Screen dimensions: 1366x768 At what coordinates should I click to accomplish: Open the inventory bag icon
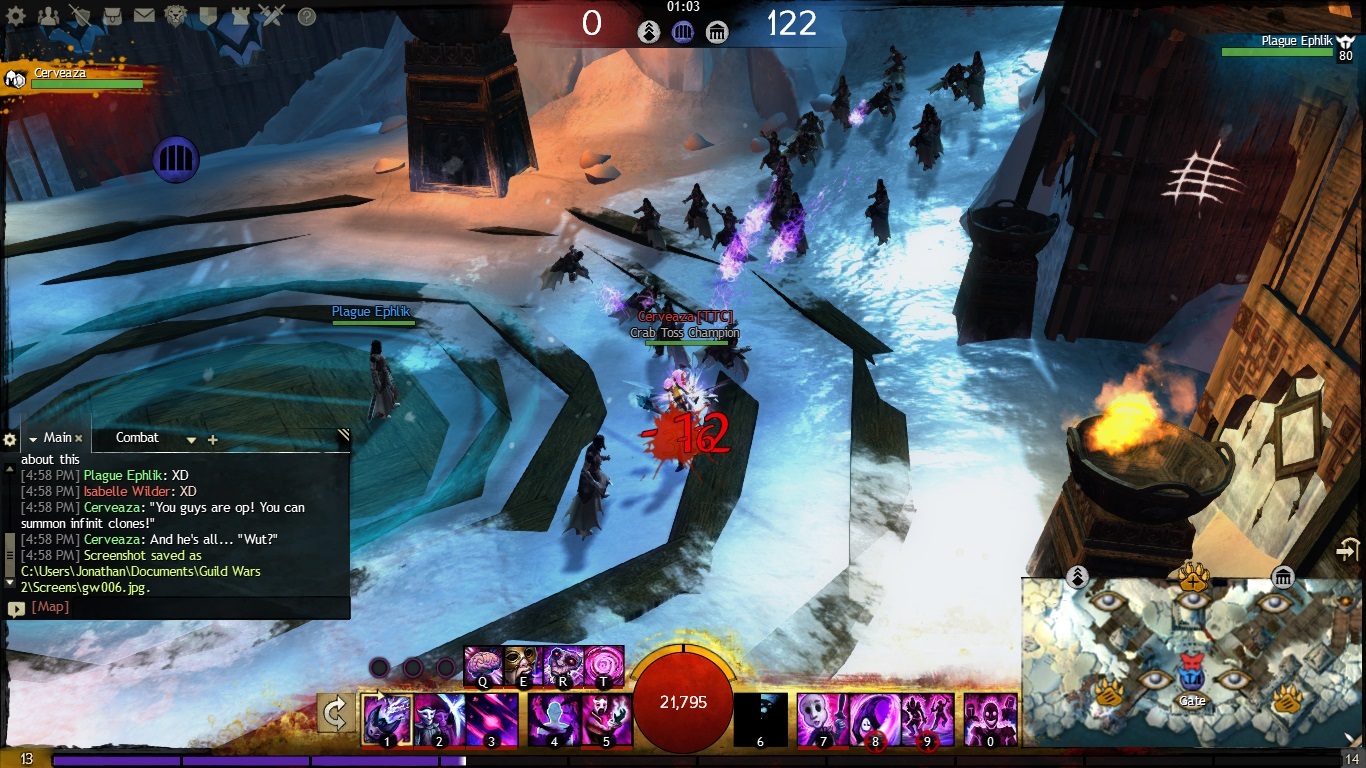point(113,16)
